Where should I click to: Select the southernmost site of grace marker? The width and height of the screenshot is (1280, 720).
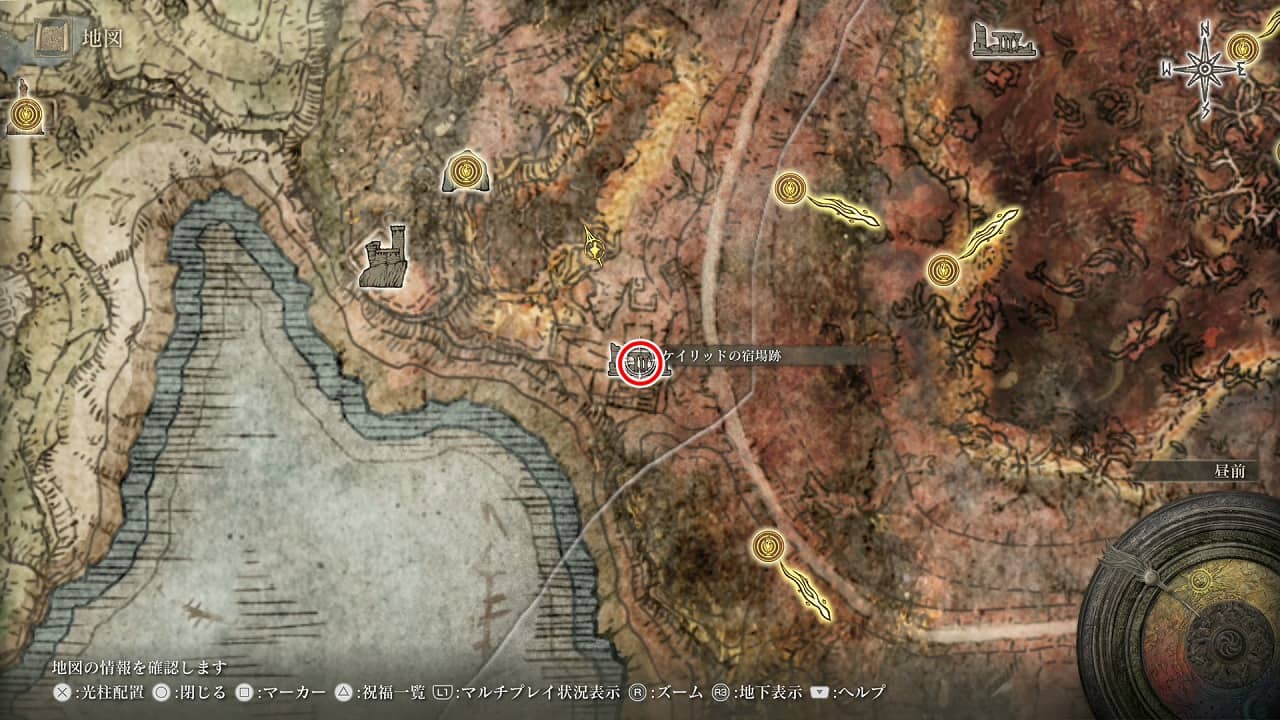(767, 545)
